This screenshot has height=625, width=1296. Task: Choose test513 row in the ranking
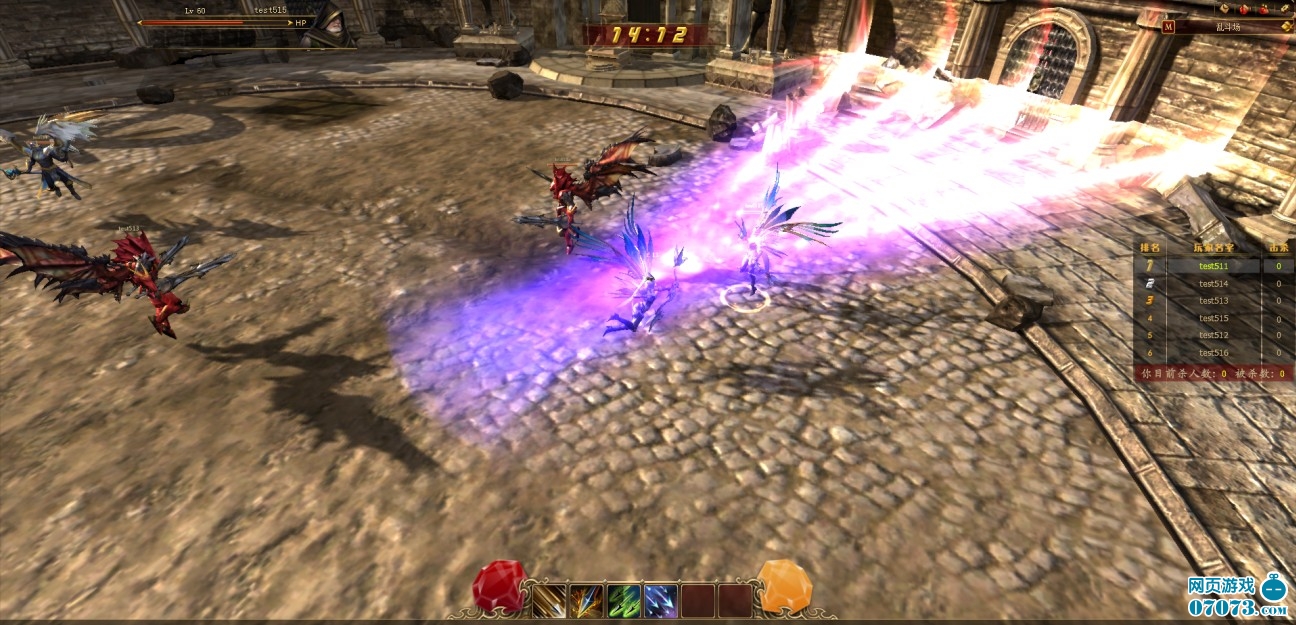point(1213,301)
